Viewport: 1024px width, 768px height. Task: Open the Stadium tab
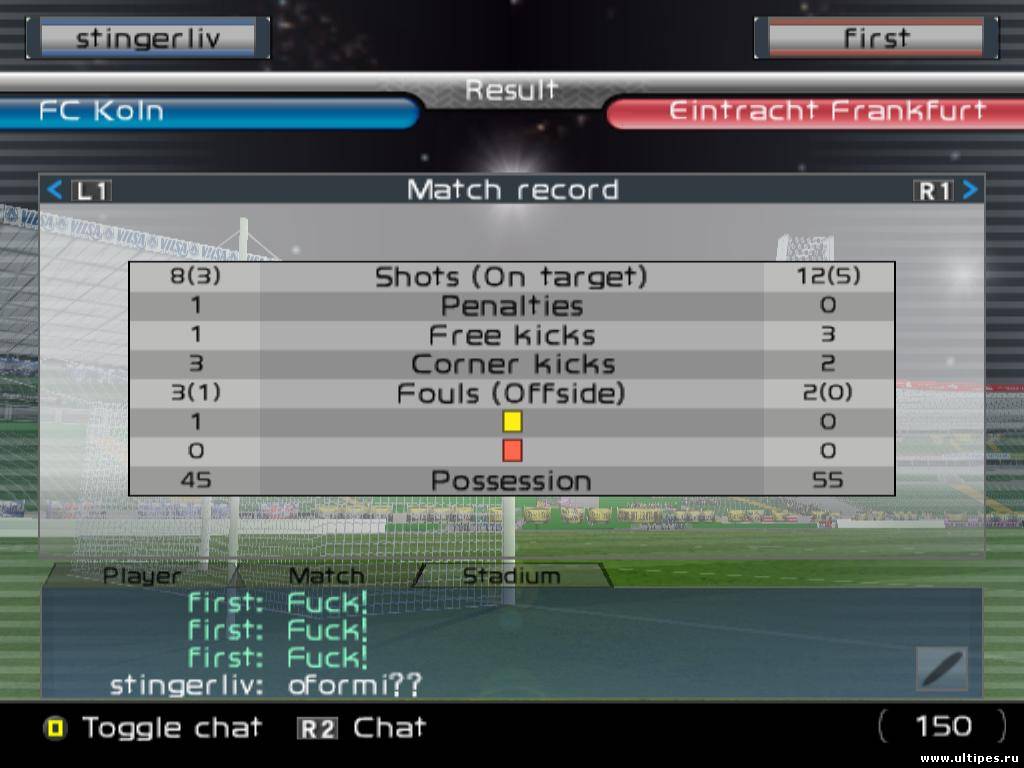[x=511, y=575]
